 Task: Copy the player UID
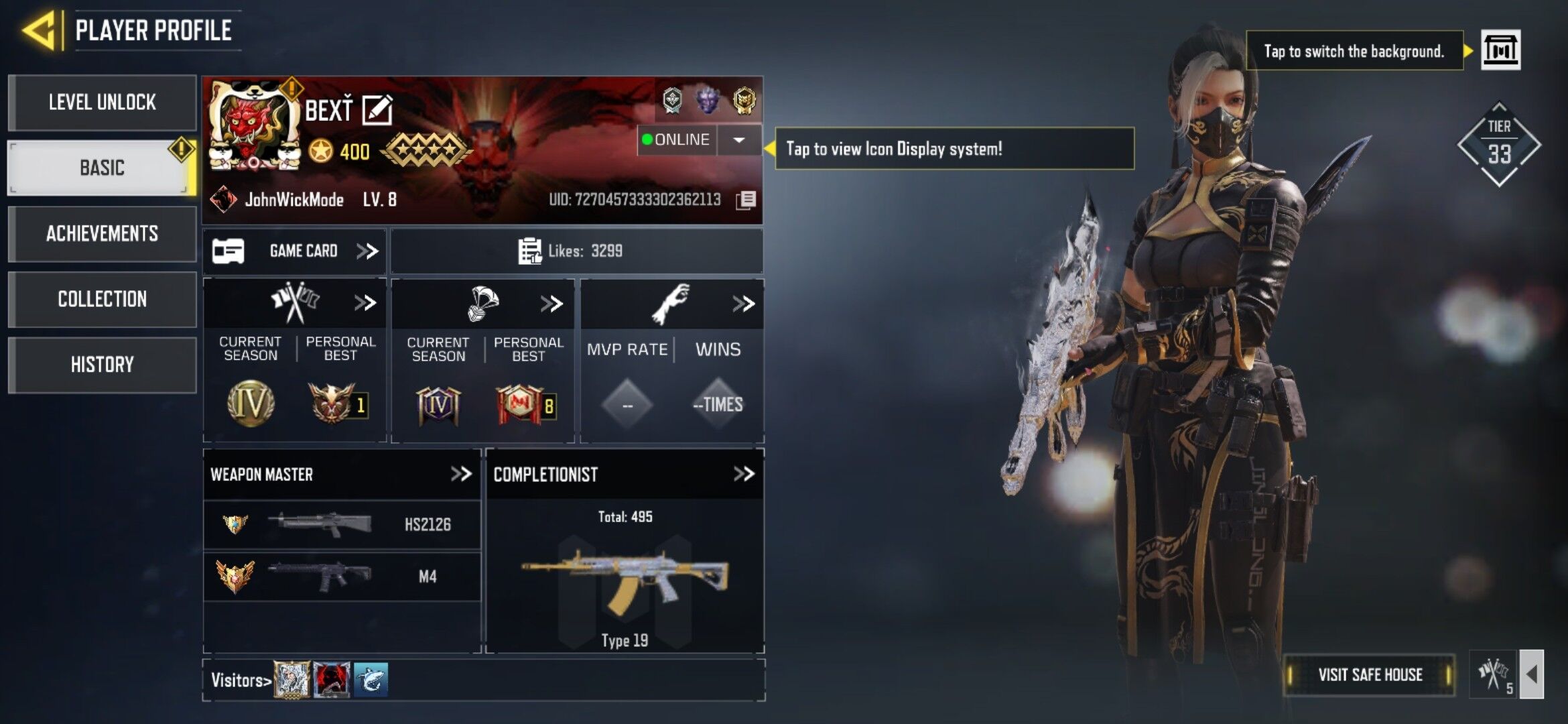[x=746, y=200]
